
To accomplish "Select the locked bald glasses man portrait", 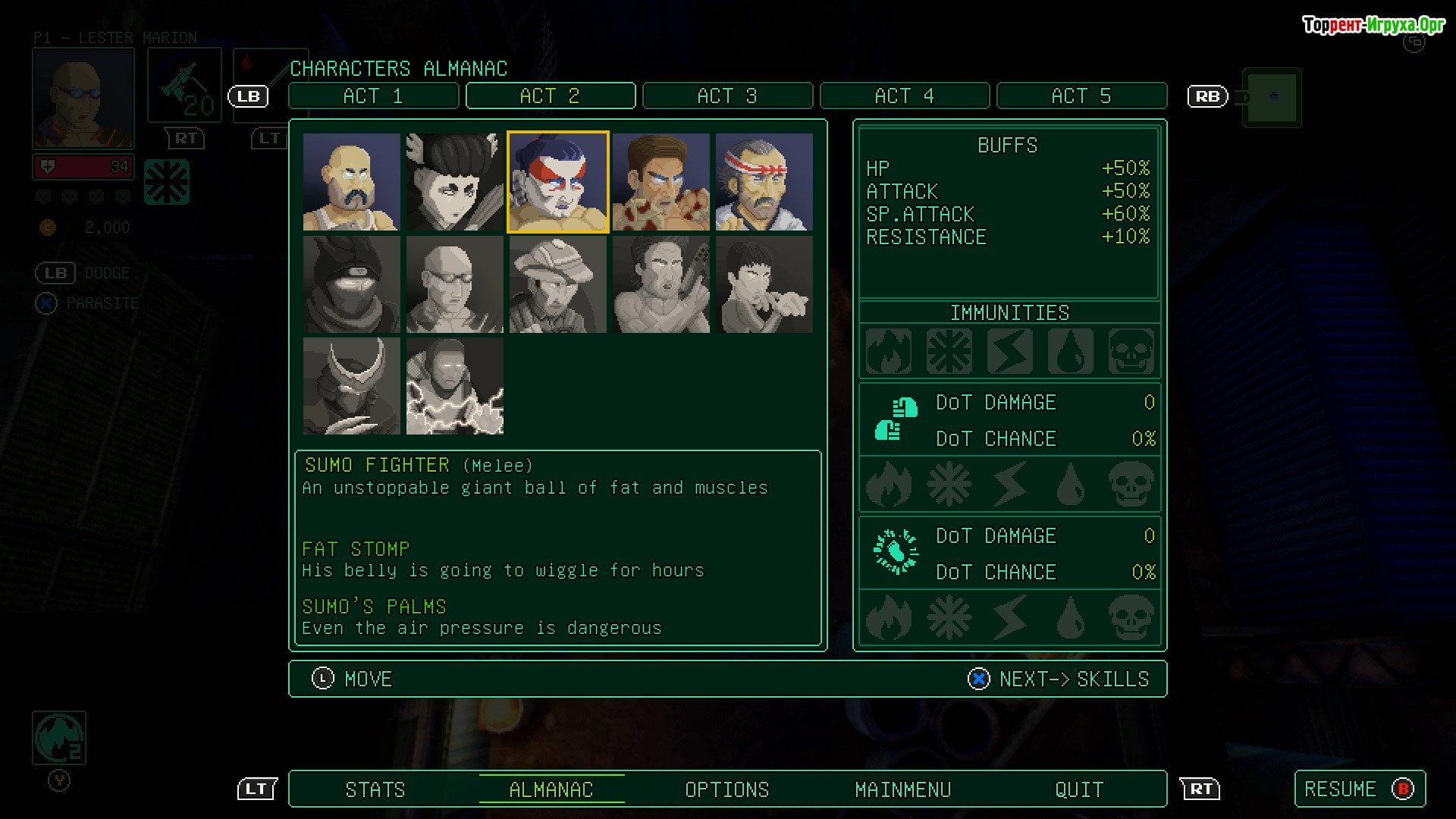I will [x=454, y=284].
